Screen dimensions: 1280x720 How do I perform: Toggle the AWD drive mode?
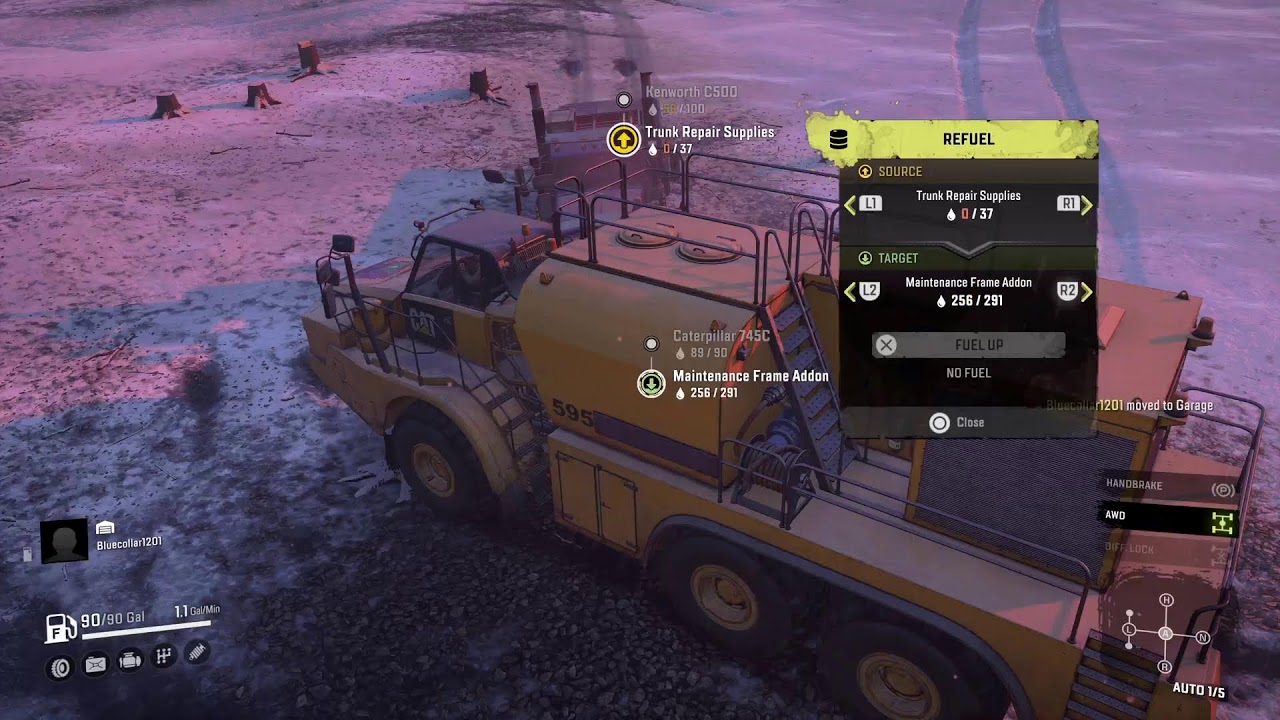tap(1170, 517)
